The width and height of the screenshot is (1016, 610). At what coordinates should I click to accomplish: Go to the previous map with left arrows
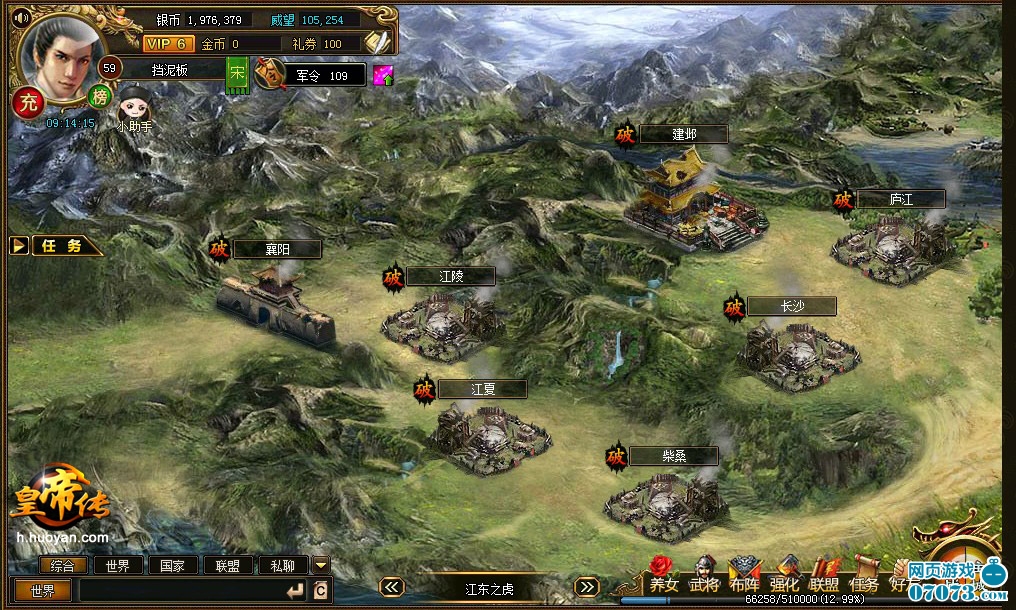click(393, 588)
